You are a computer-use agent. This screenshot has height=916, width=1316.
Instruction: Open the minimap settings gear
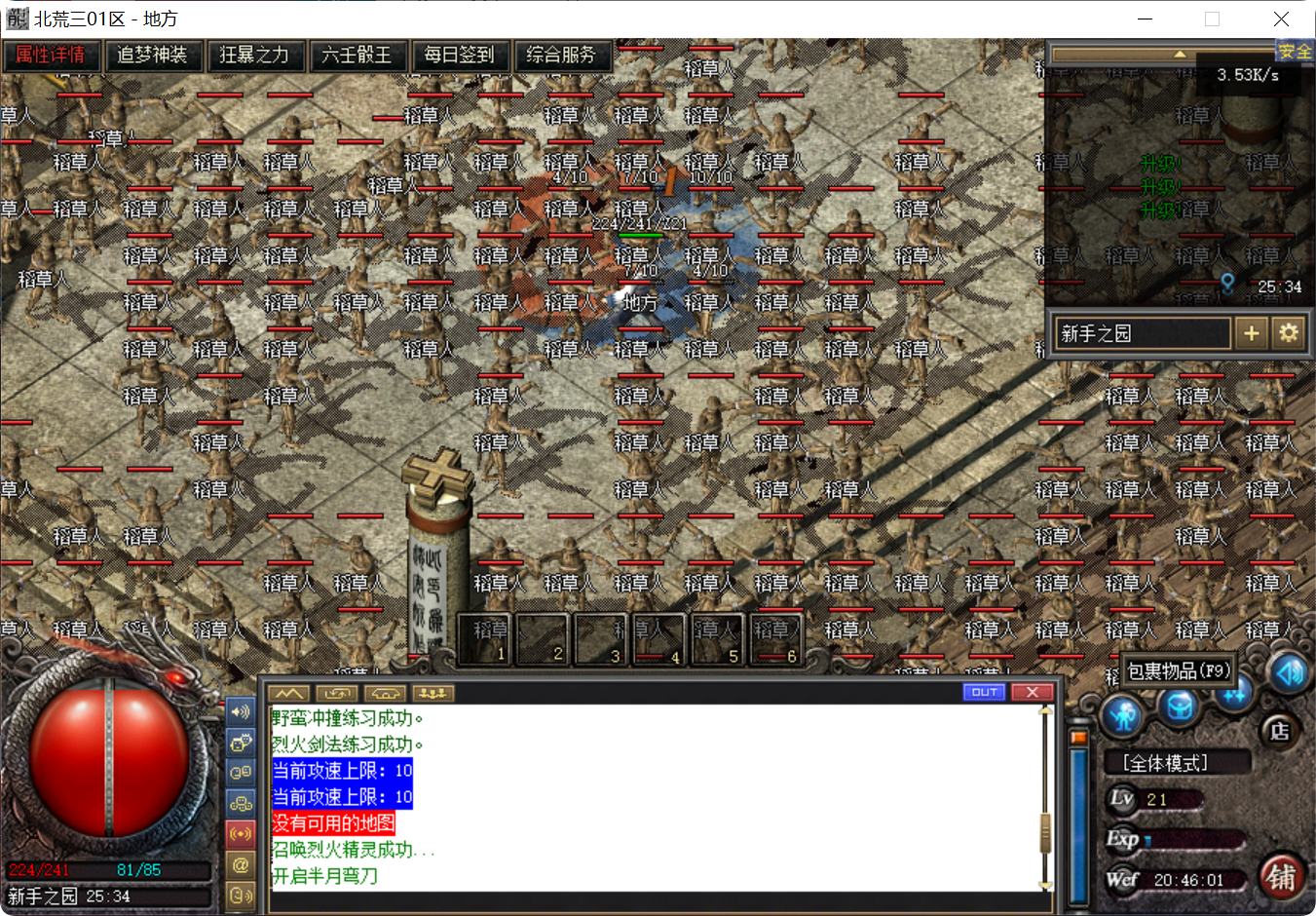click(1290, 332)
